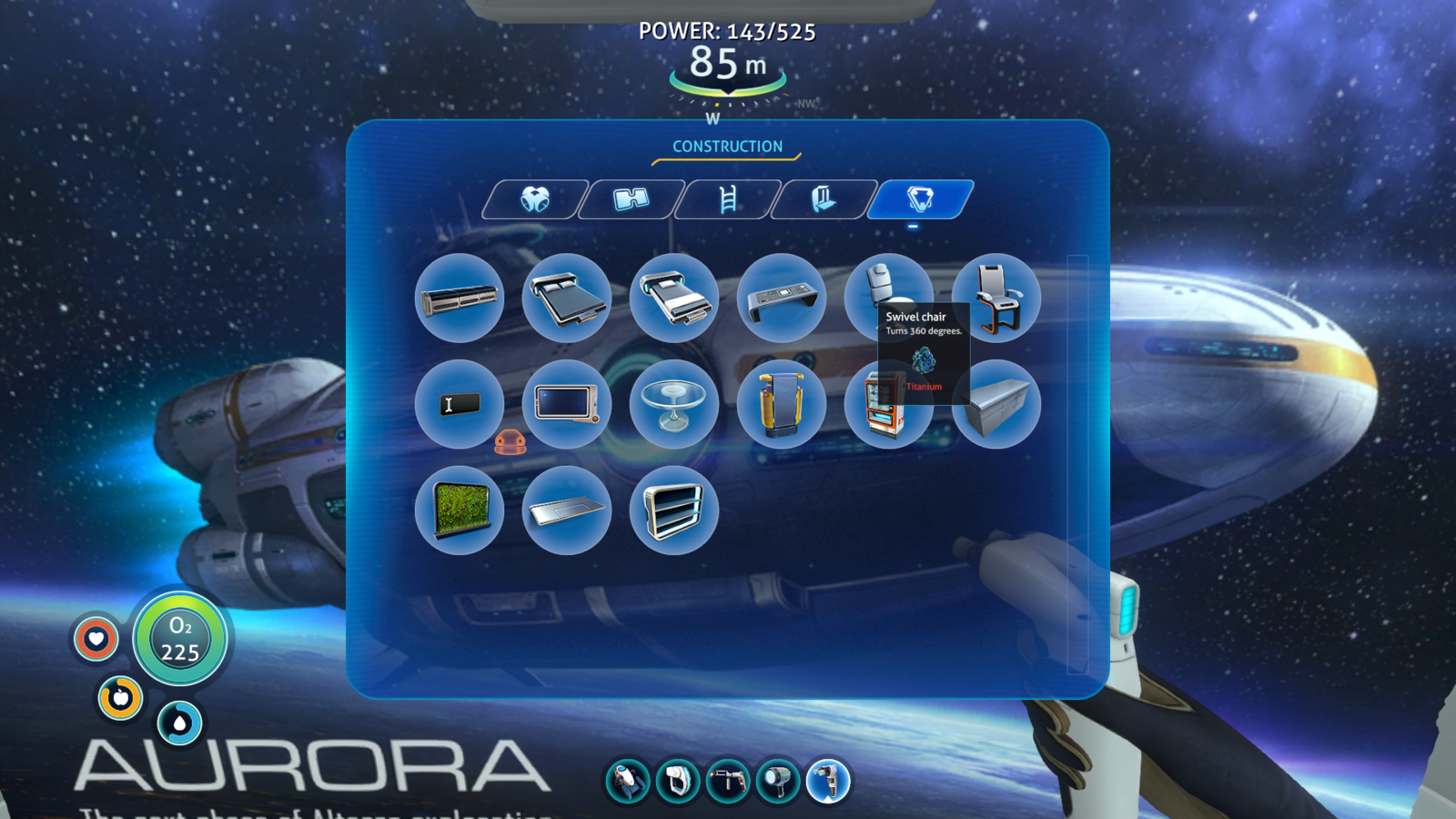Image resolution: width=1456 pixels, height=819 pixels.
Task: Select the office chair blueprint
Action: (x=997, y=298)
